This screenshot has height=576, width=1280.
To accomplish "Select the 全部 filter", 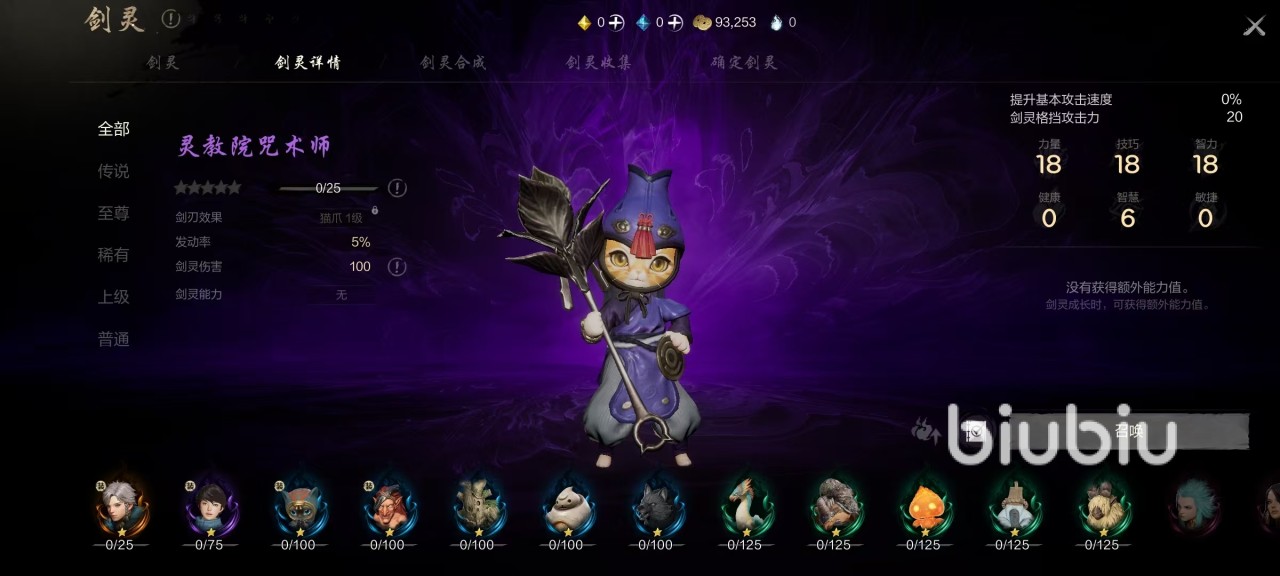I will (x=114, y=129).
